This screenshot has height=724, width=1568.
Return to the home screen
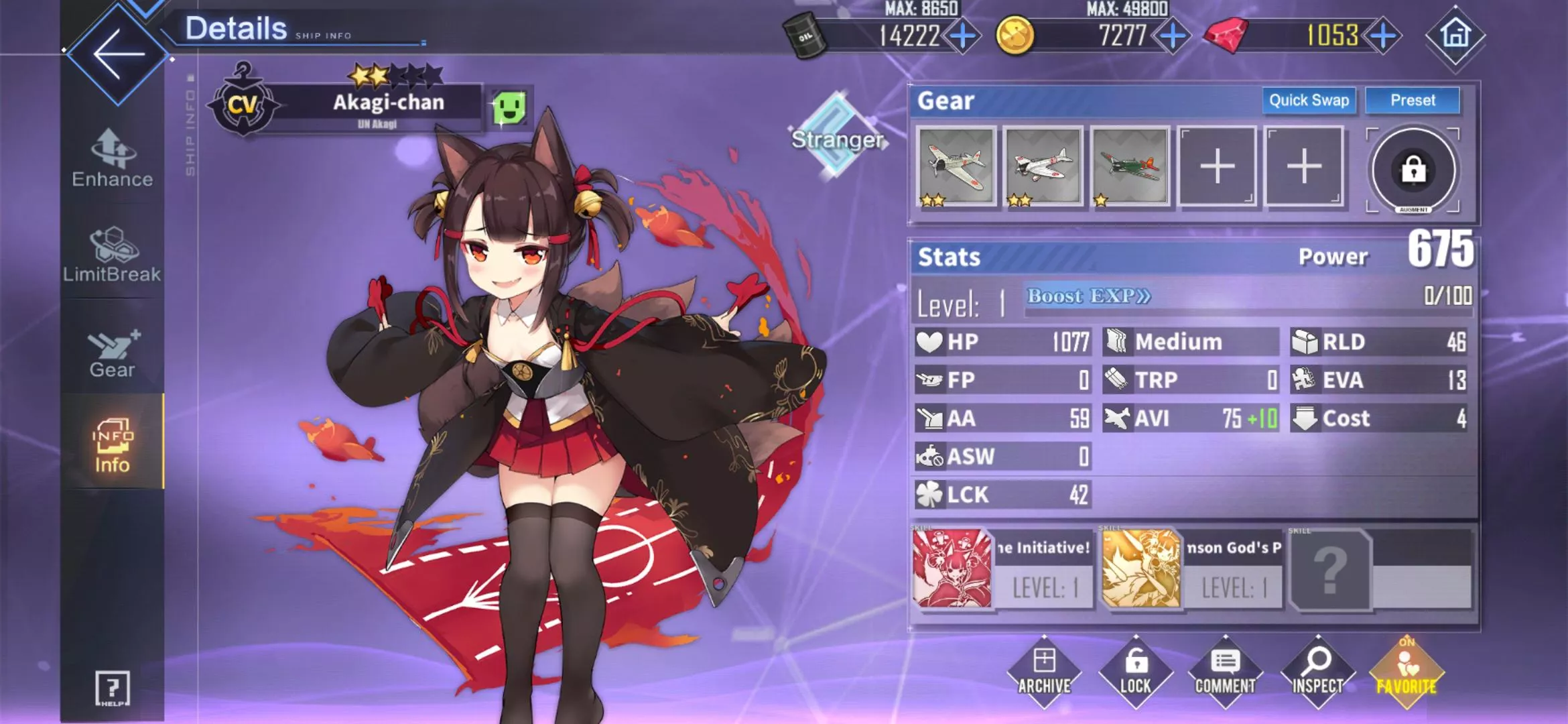point(1455,35)
